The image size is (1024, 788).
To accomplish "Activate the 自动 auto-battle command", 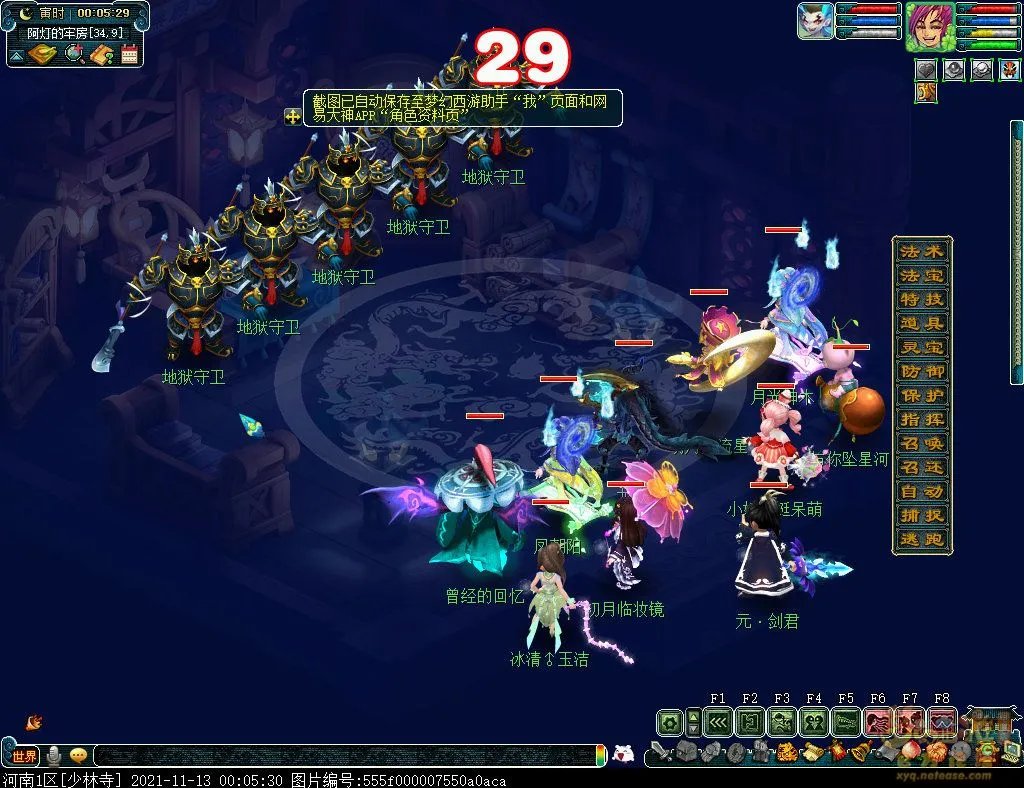I will (922, 491).
